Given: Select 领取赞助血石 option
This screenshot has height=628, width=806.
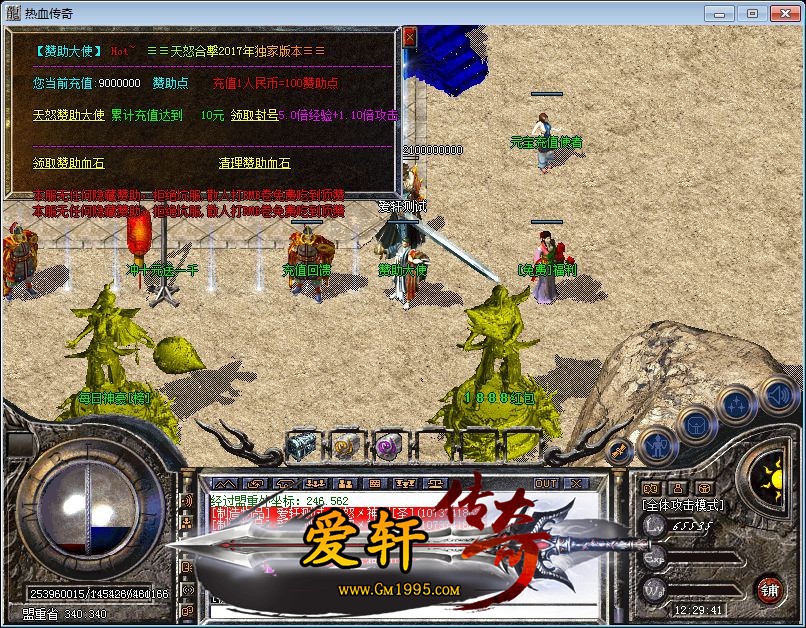Looking at the screenshot, I should tap(68, 163).
